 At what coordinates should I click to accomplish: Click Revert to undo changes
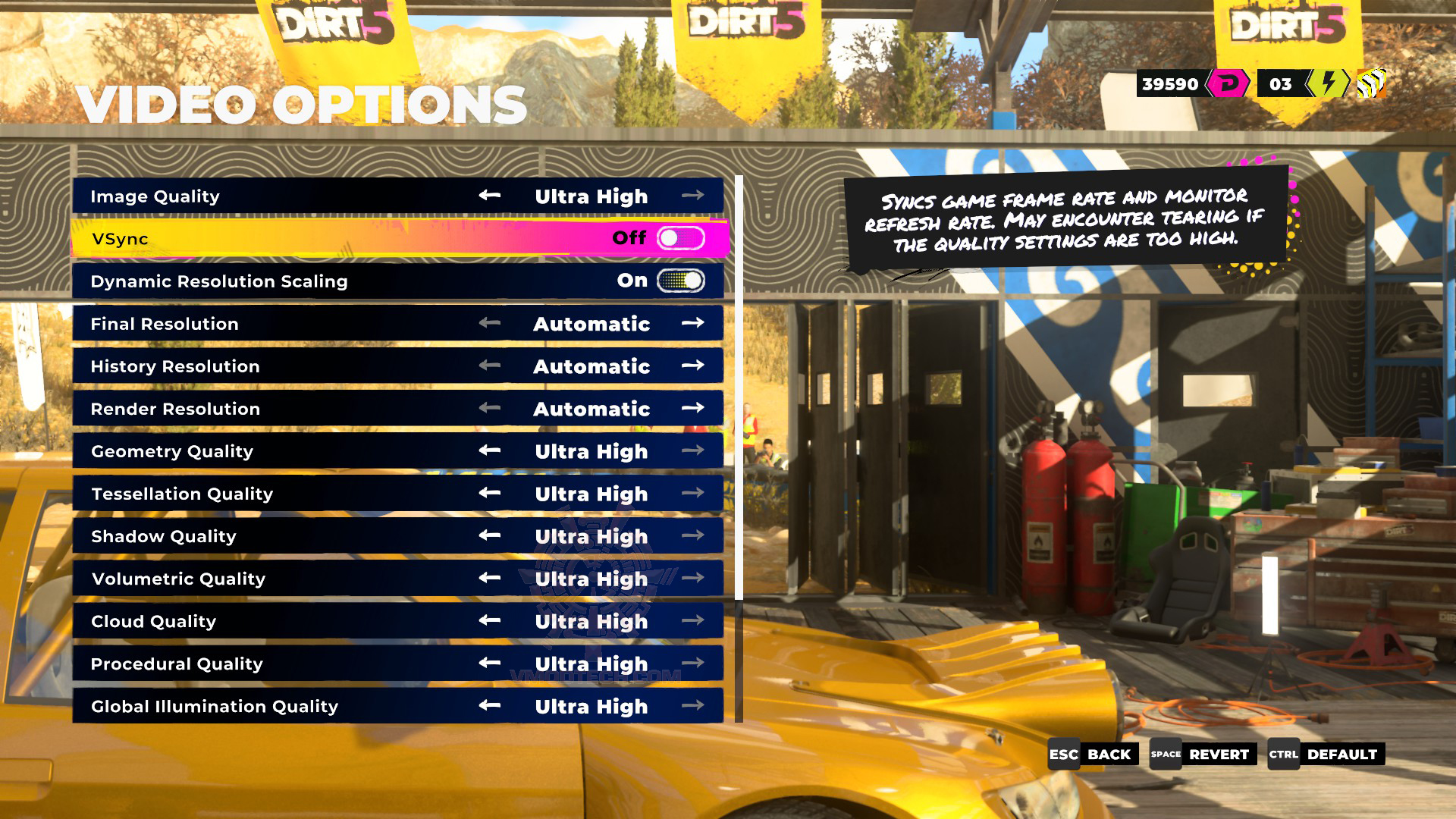pos(1203,754)
